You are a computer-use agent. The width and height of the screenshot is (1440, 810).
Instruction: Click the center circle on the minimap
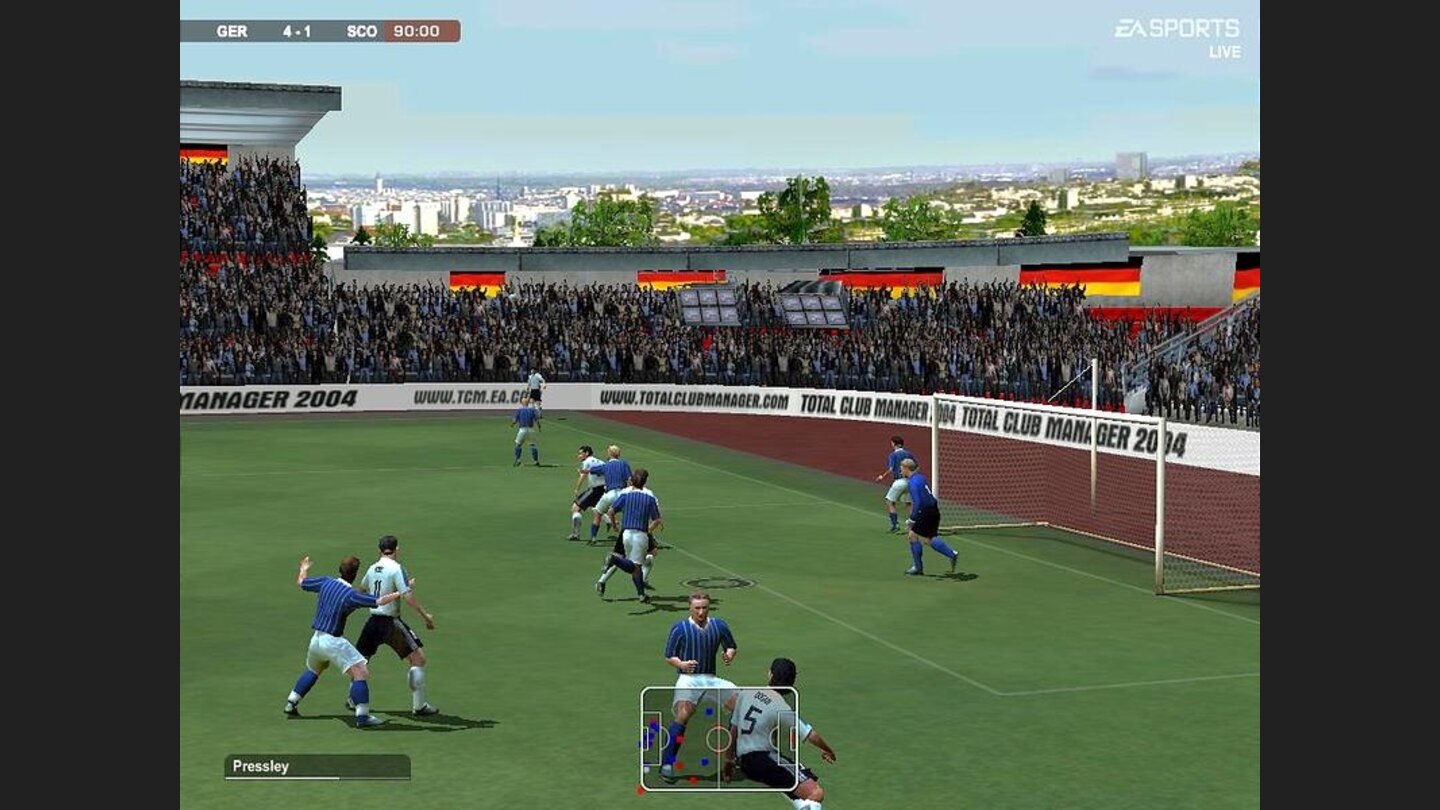717,739
